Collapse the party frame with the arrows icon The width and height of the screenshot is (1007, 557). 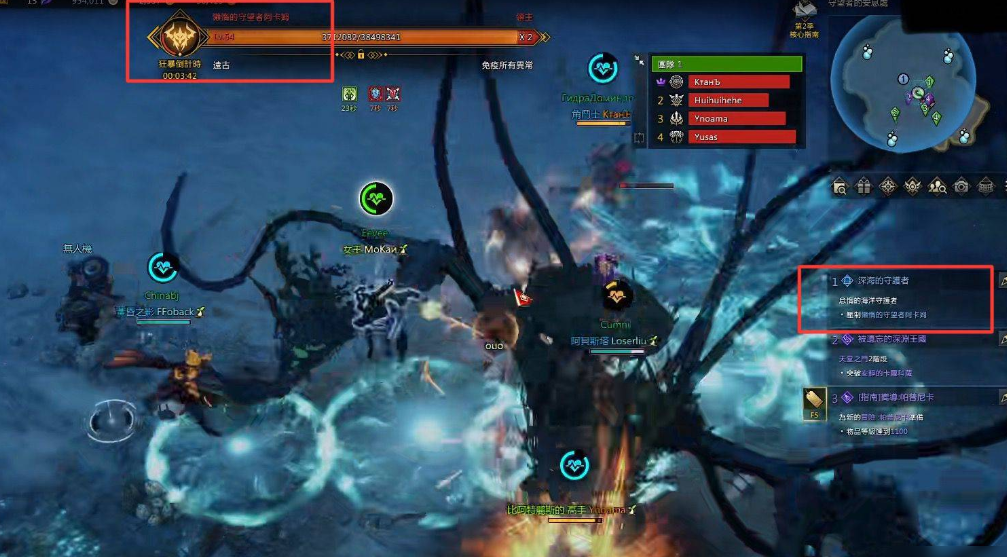click(639, 62)
